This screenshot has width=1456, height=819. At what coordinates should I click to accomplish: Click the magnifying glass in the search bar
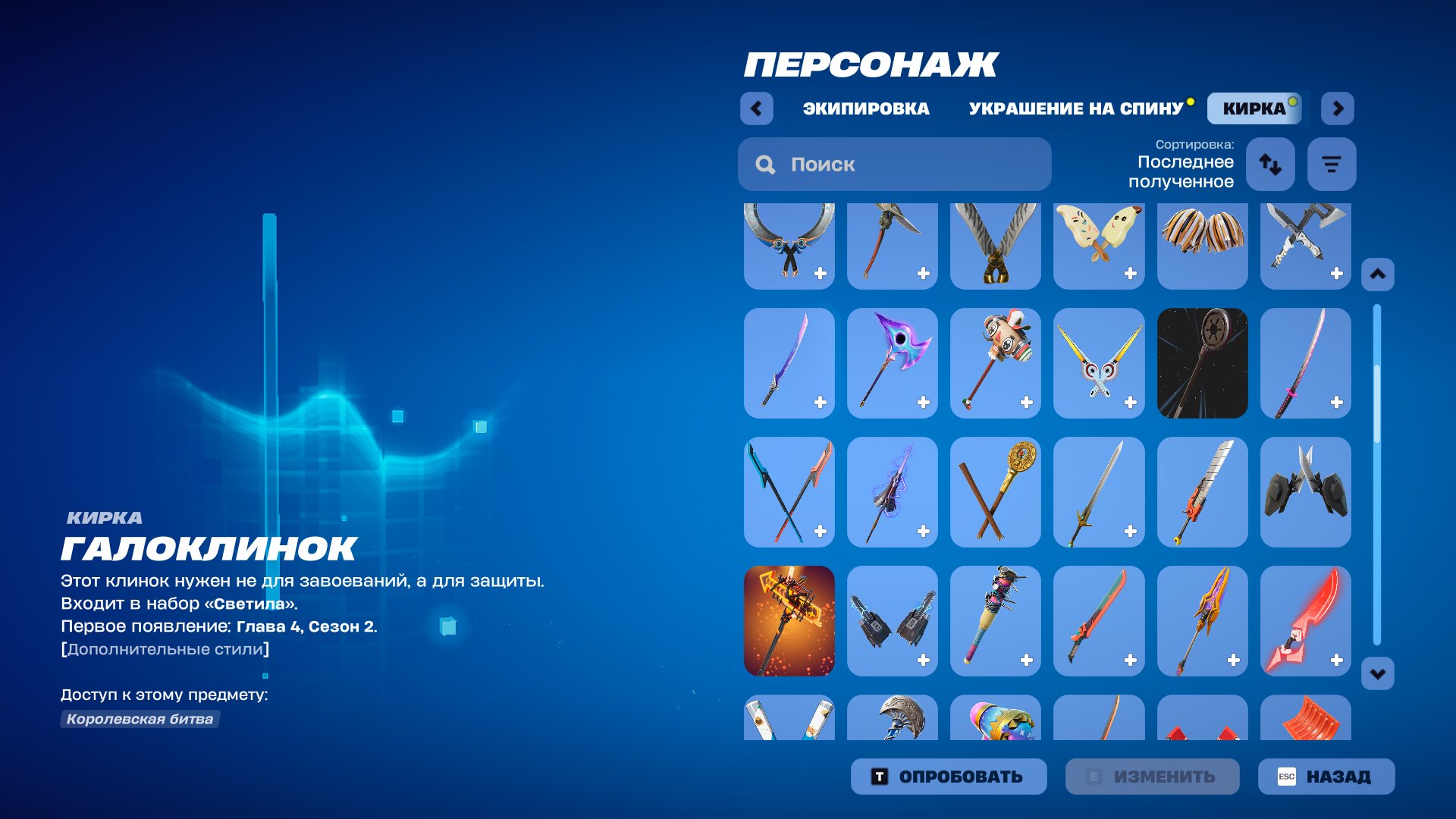pos(765,164)
